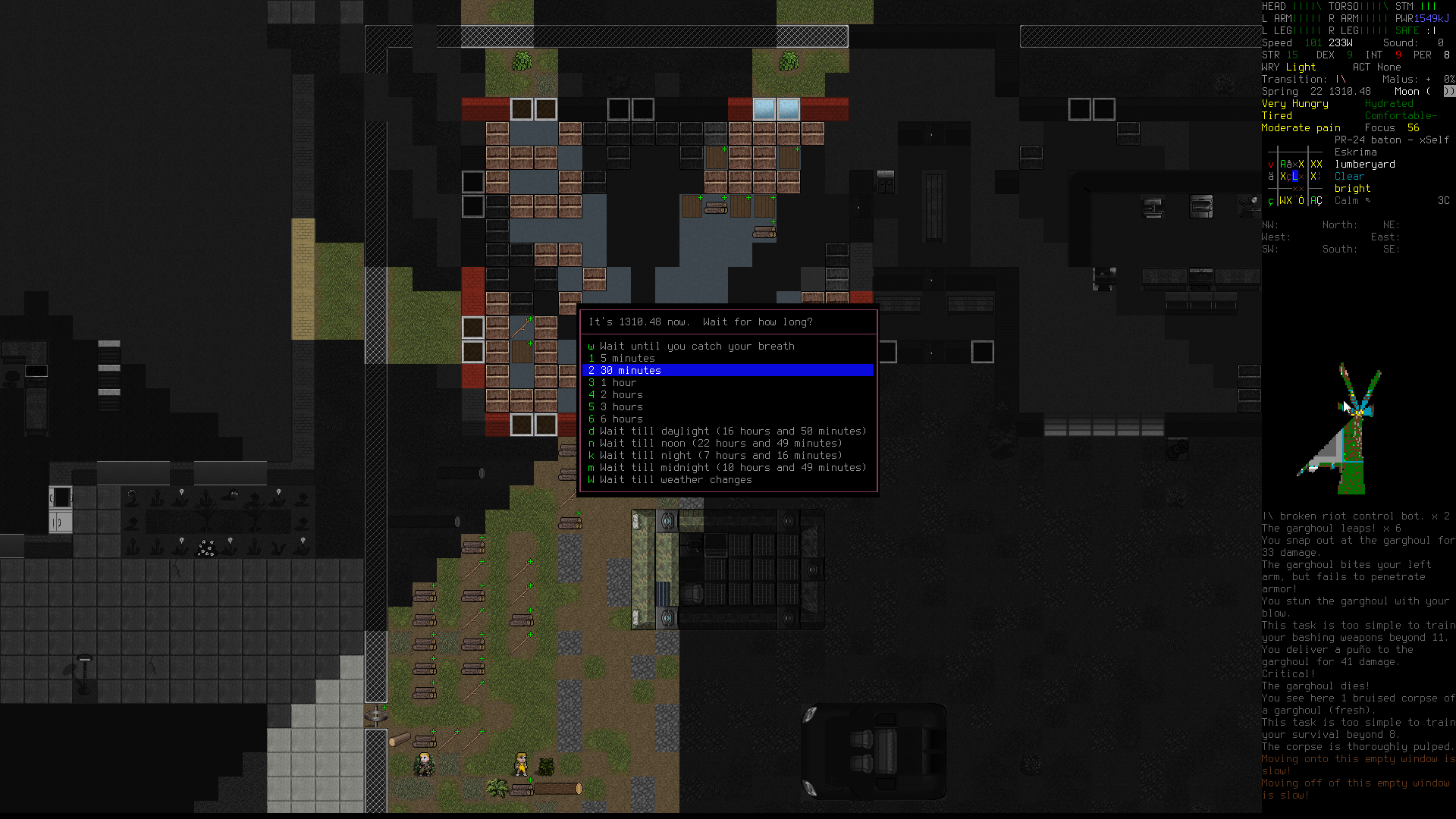Select the 3 hours wait entry

click(x=621, y=407)
